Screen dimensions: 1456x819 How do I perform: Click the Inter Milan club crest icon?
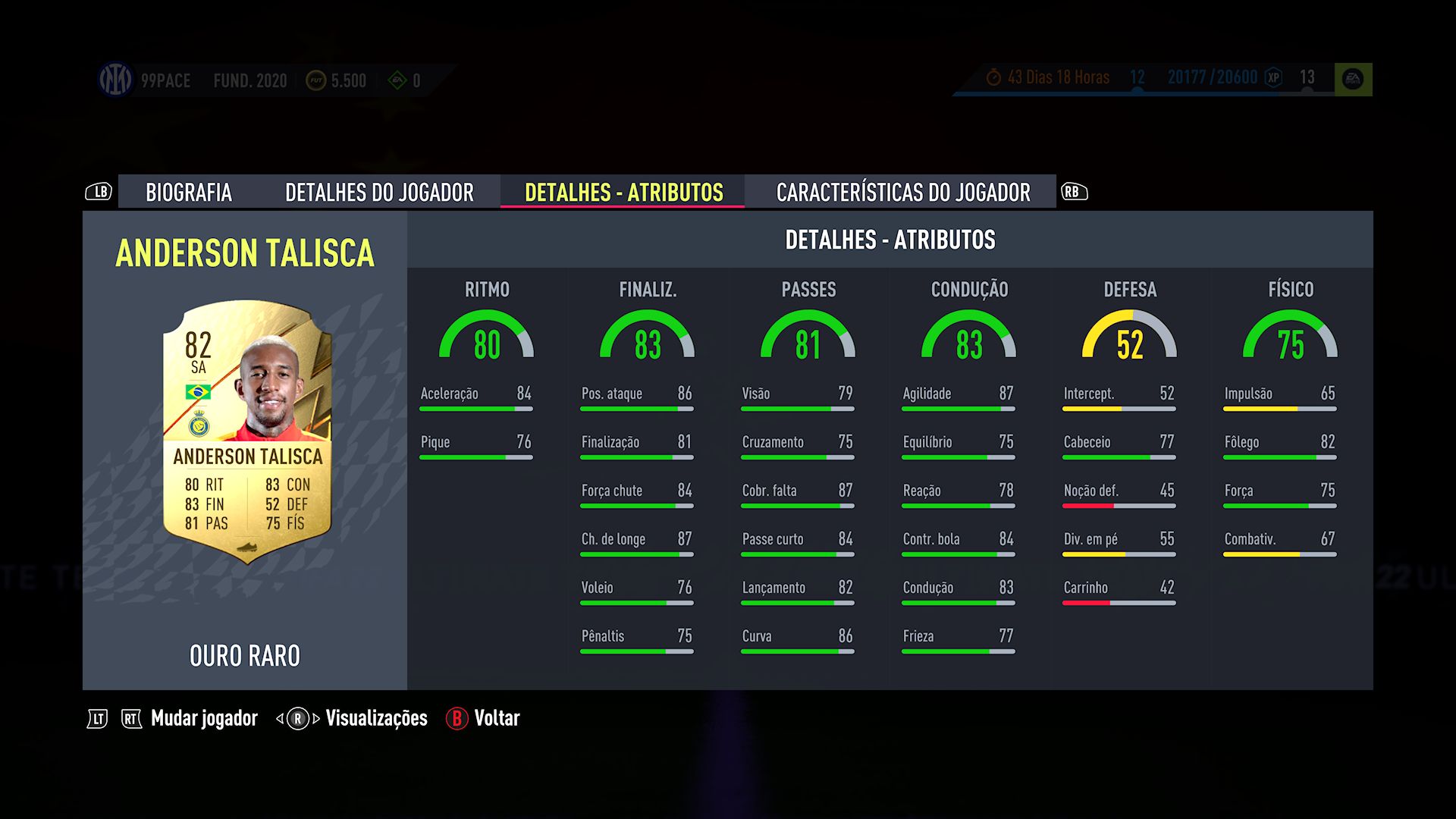click(x=115, y=79)
